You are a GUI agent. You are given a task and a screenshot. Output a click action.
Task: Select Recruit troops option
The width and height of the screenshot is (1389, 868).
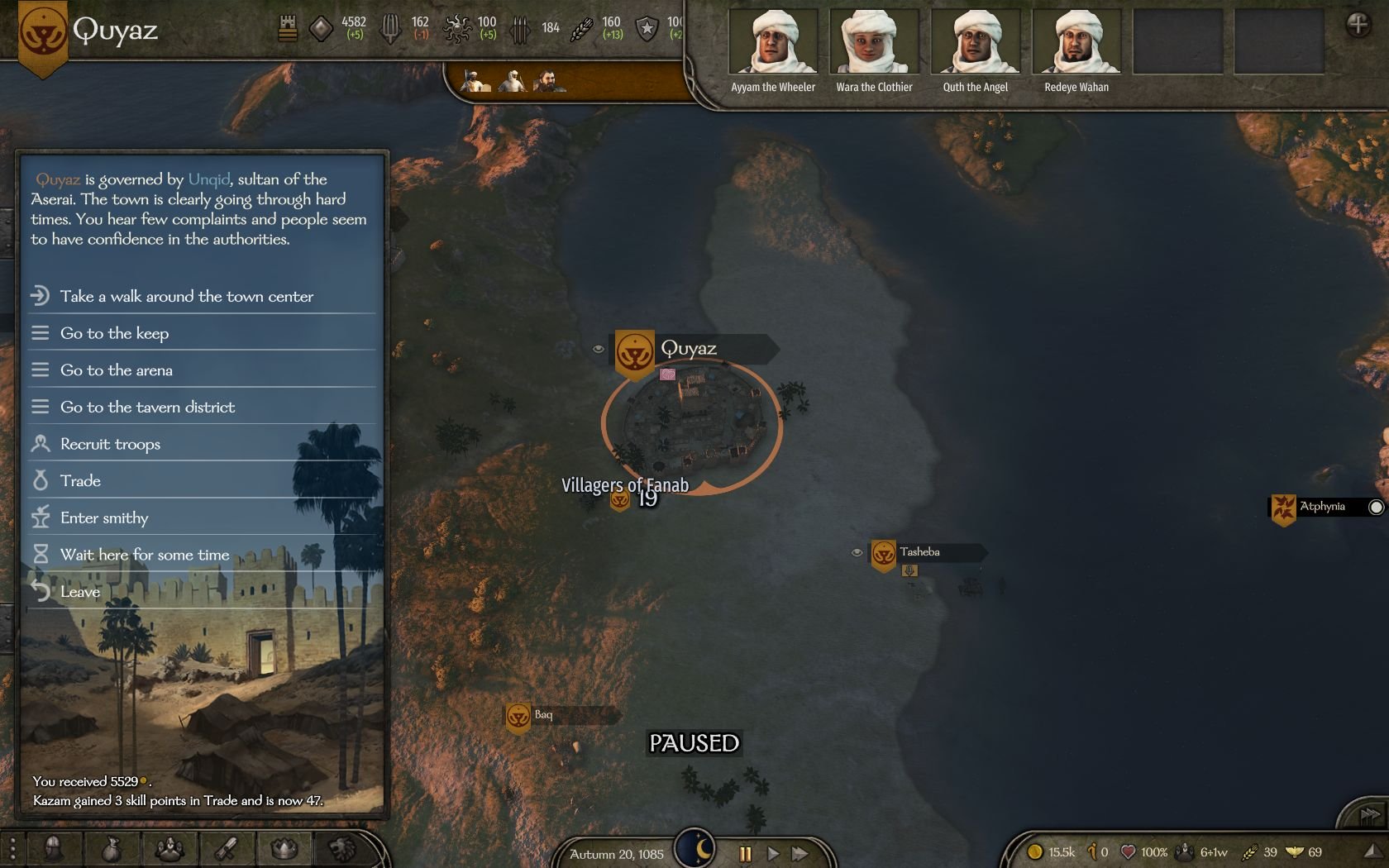110,444
